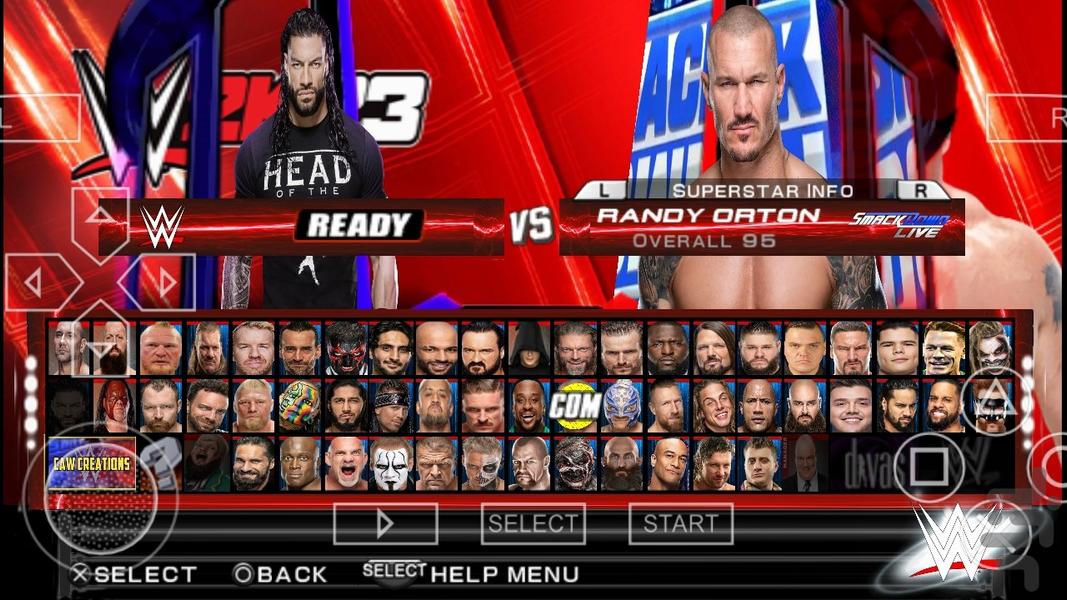Tap the on-screen SELECT overlay button
The height and width of the screenshot is (600, 1067).
[532, 523]
